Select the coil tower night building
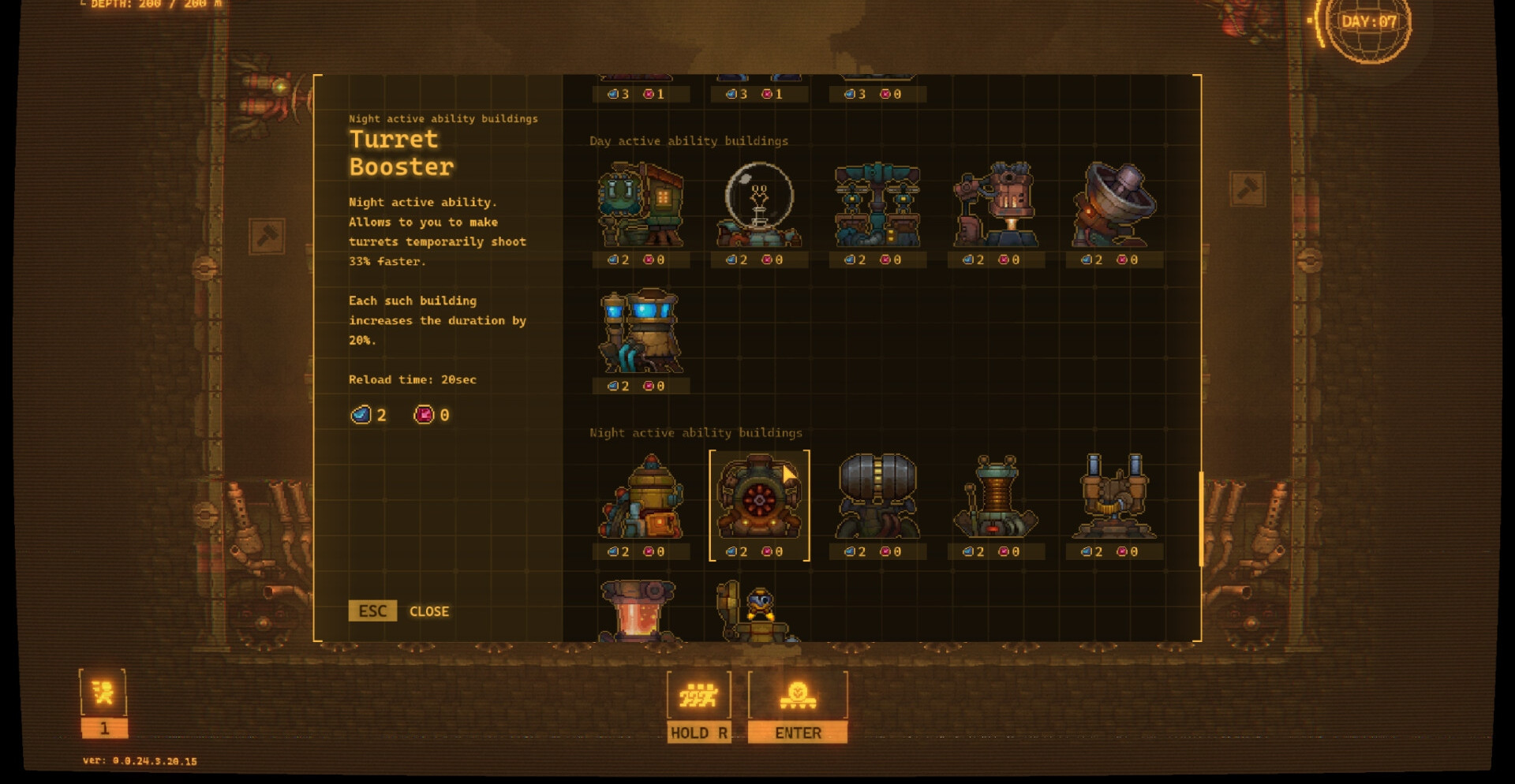The width and height of the screenshot is (1515, 784). pos(996,498)
